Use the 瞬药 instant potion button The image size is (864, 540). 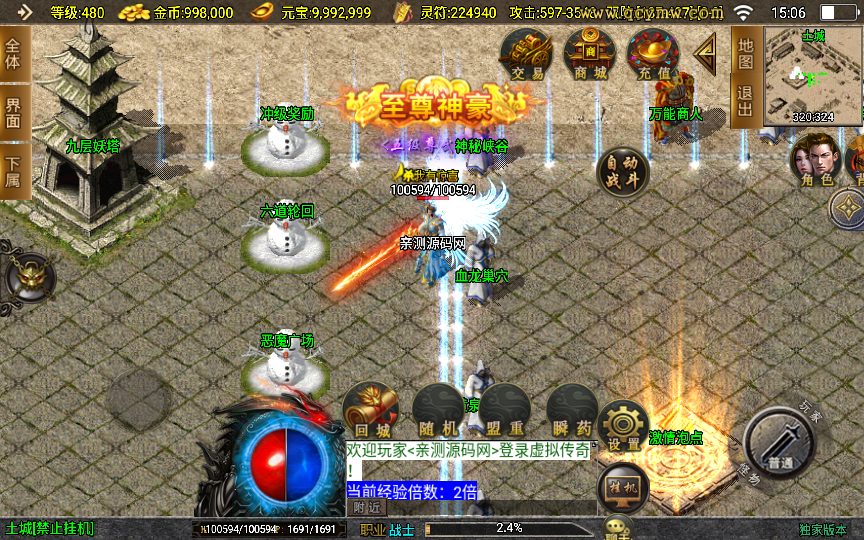coord(572,410)
